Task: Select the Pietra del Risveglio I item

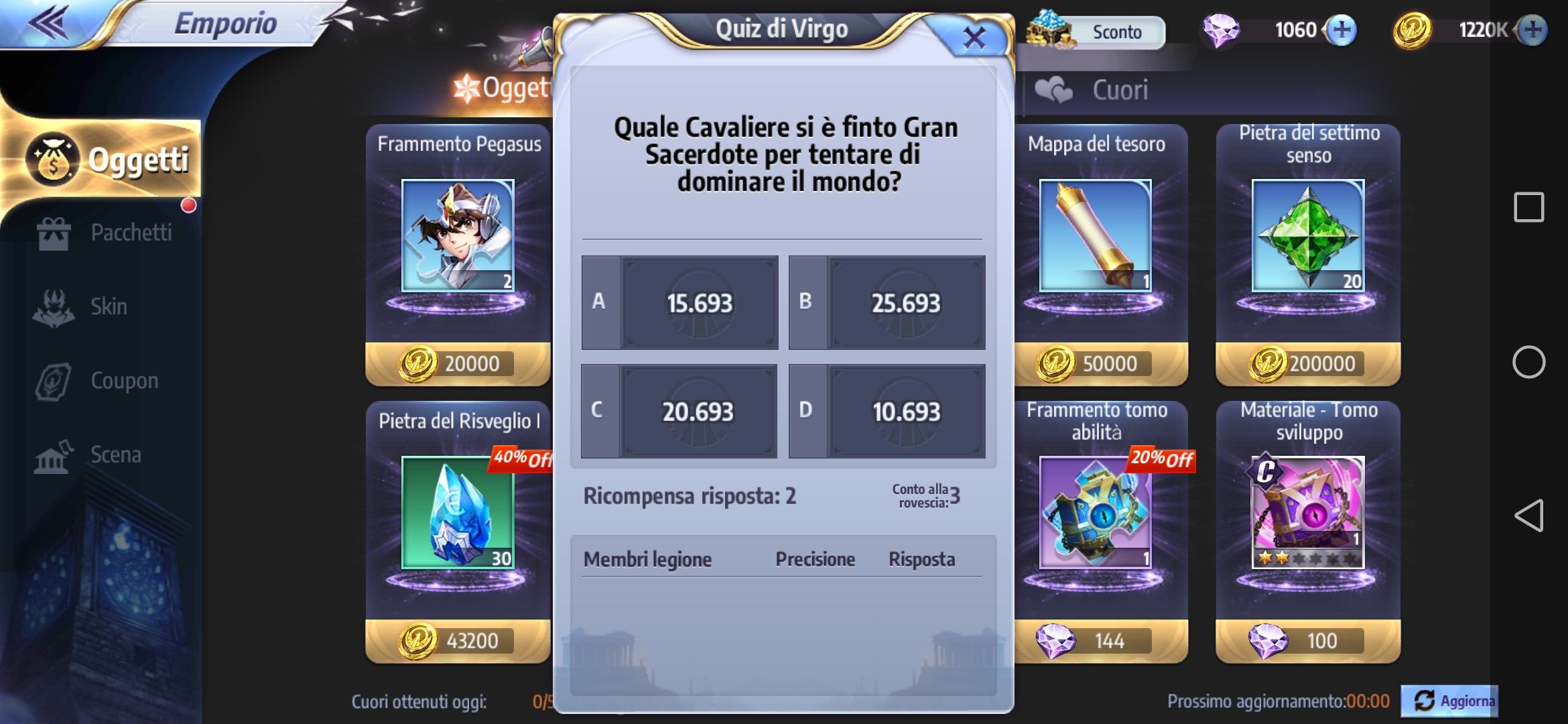Action: pyautogui.click(x=458, y=513)
